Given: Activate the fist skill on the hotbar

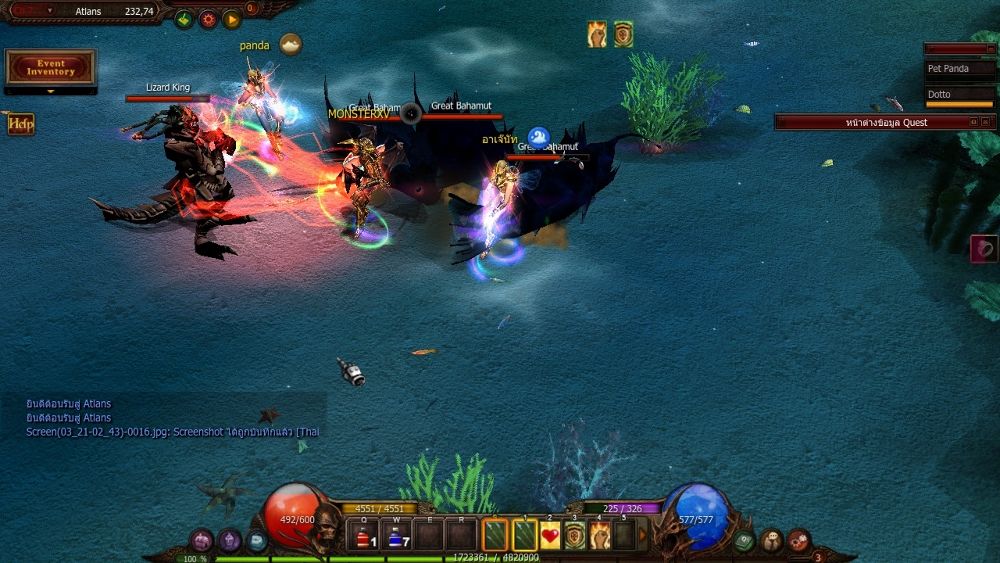Looking at the screenshot, I should click(x=600, y=536).
